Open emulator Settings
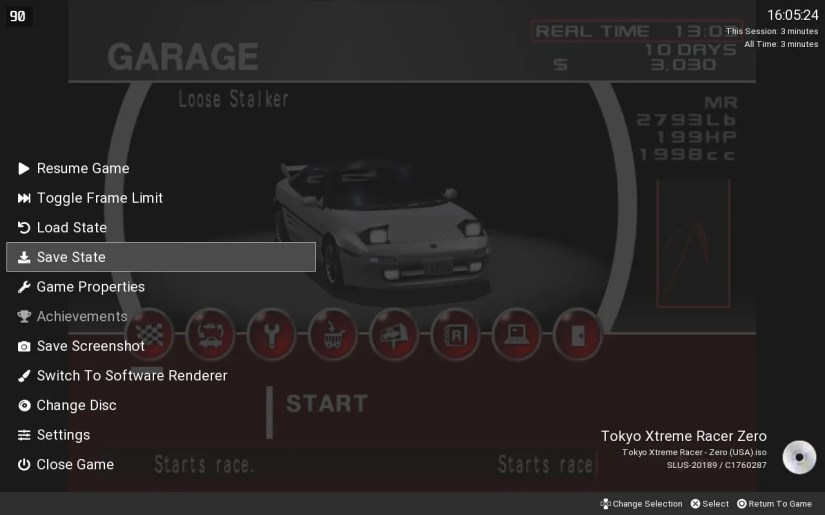This screenshot has width=825, height=515. coord(63,435)
